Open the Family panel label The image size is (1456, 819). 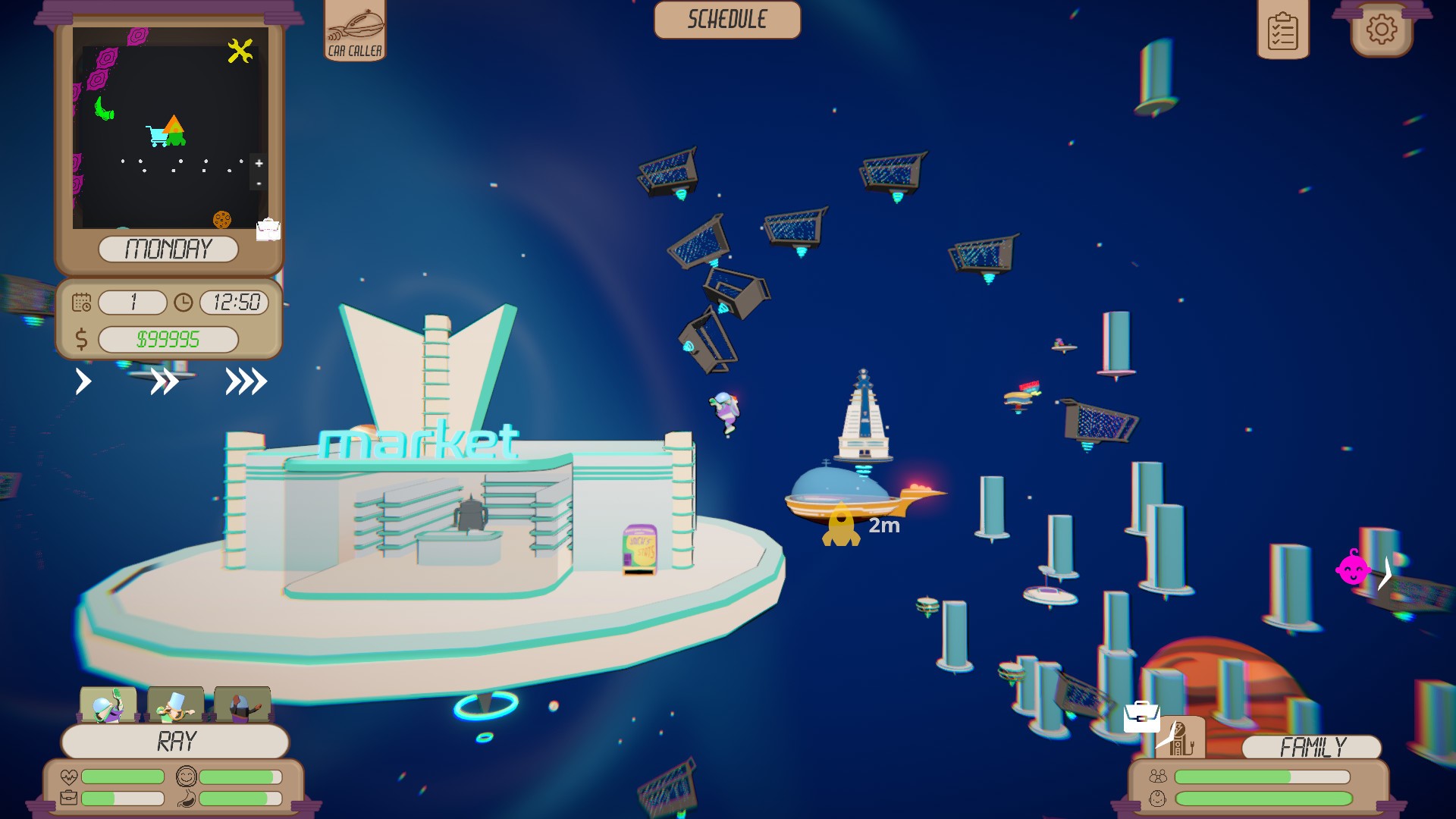(1312, 746)
